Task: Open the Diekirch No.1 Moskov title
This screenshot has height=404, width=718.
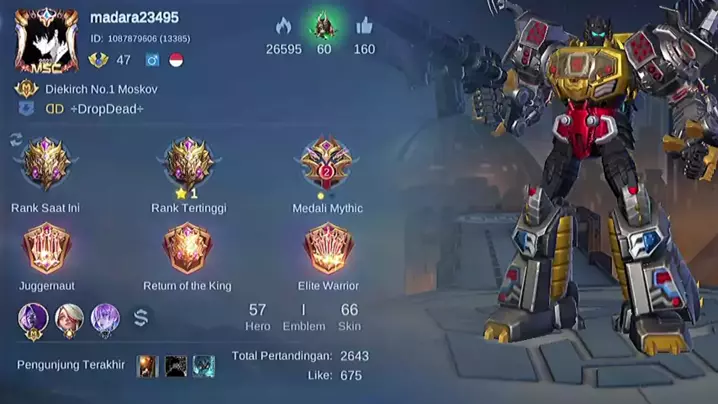Action: click(100, 89)
